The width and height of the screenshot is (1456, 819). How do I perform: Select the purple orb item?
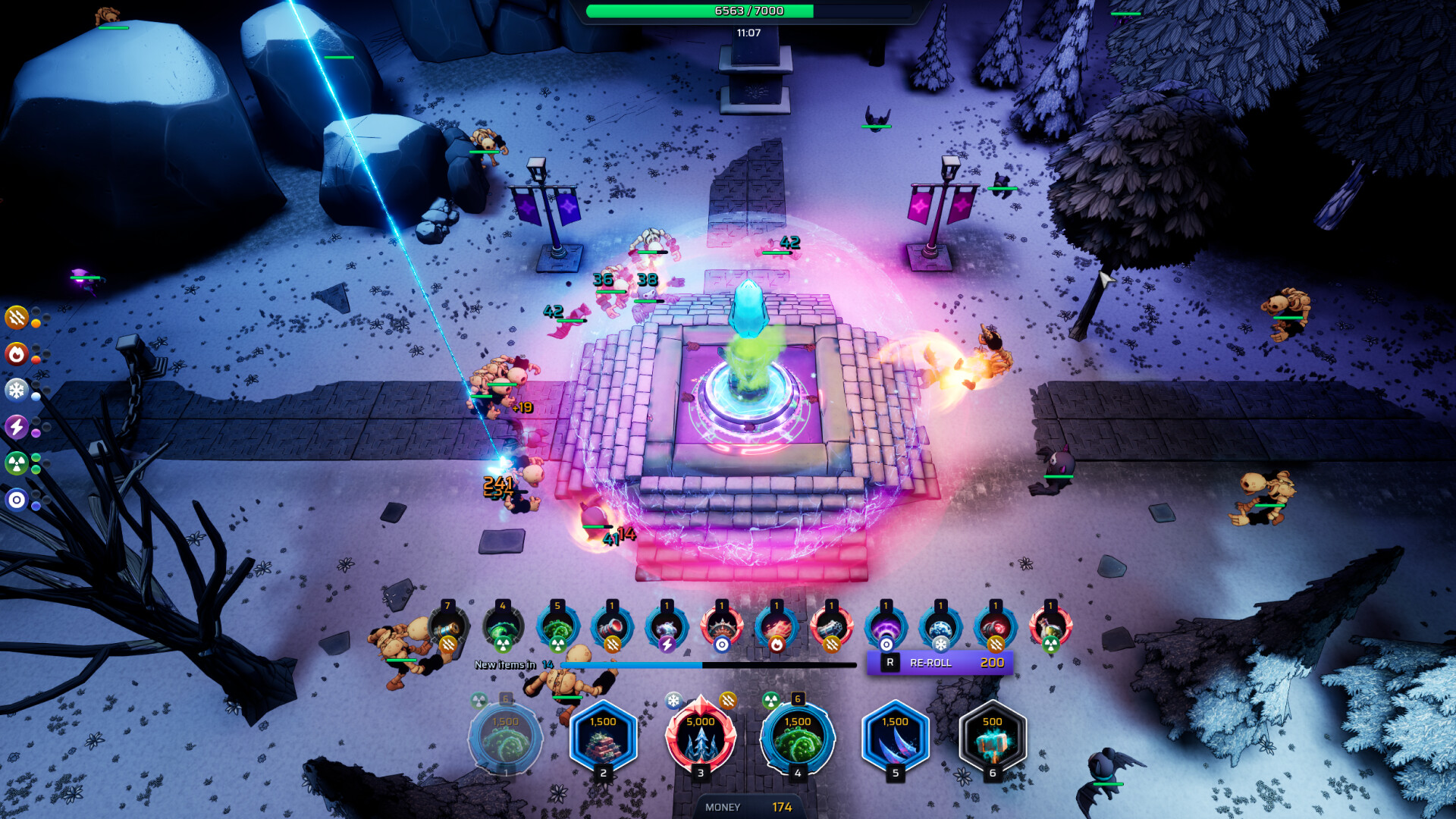point(886,628)
